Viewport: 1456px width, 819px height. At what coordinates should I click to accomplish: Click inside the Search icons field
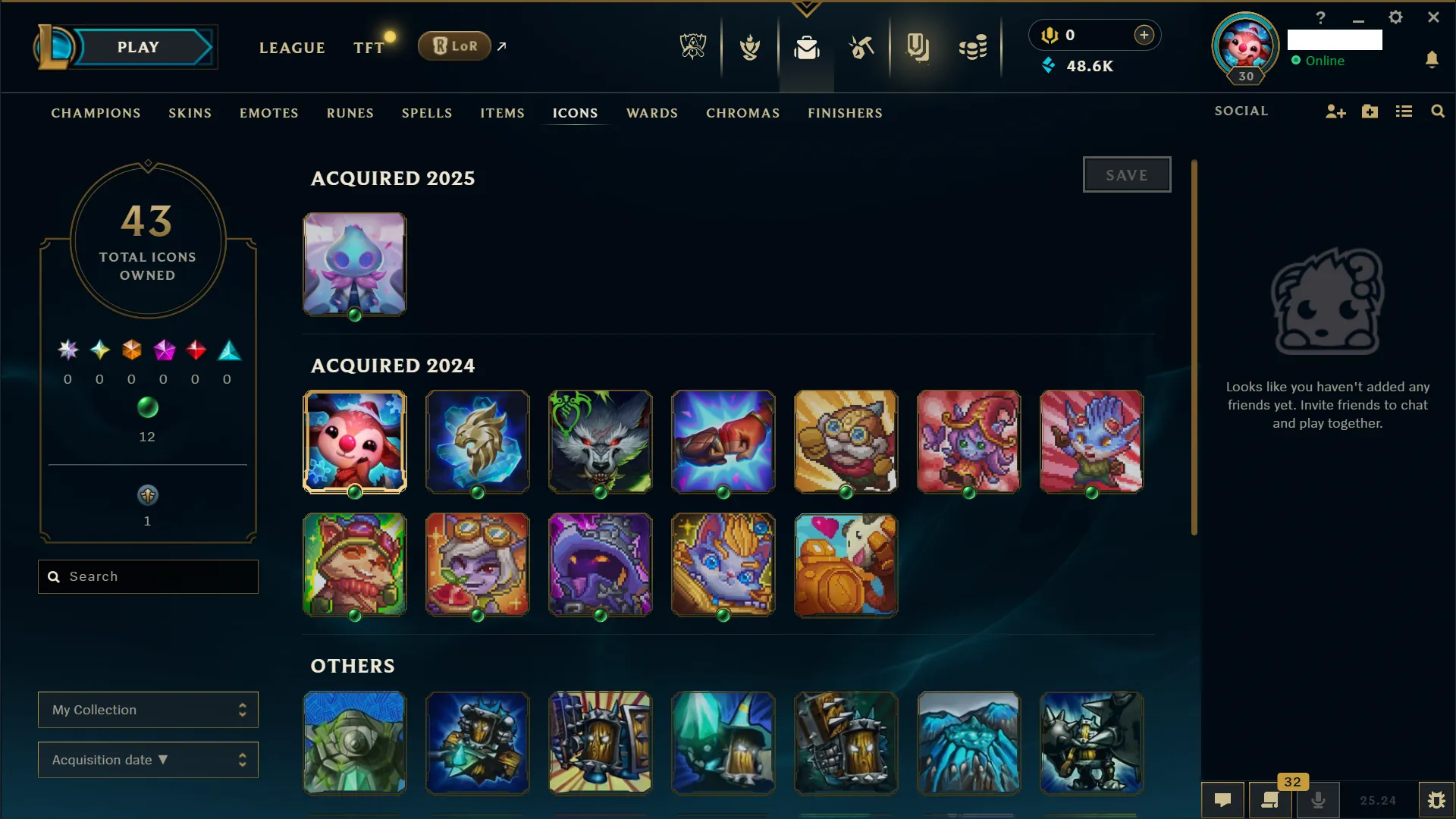148,576
